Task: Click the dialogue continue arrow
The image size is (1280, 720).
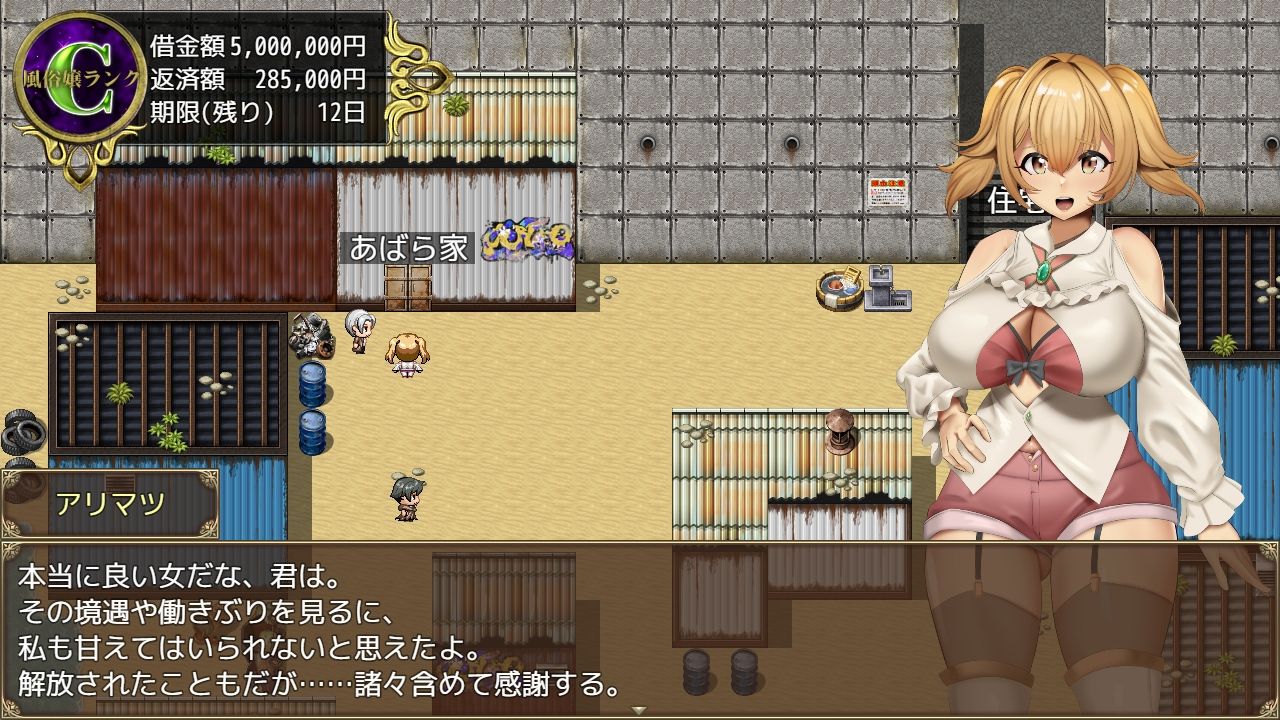Action: pyautogui.click(x=639, y=710)
